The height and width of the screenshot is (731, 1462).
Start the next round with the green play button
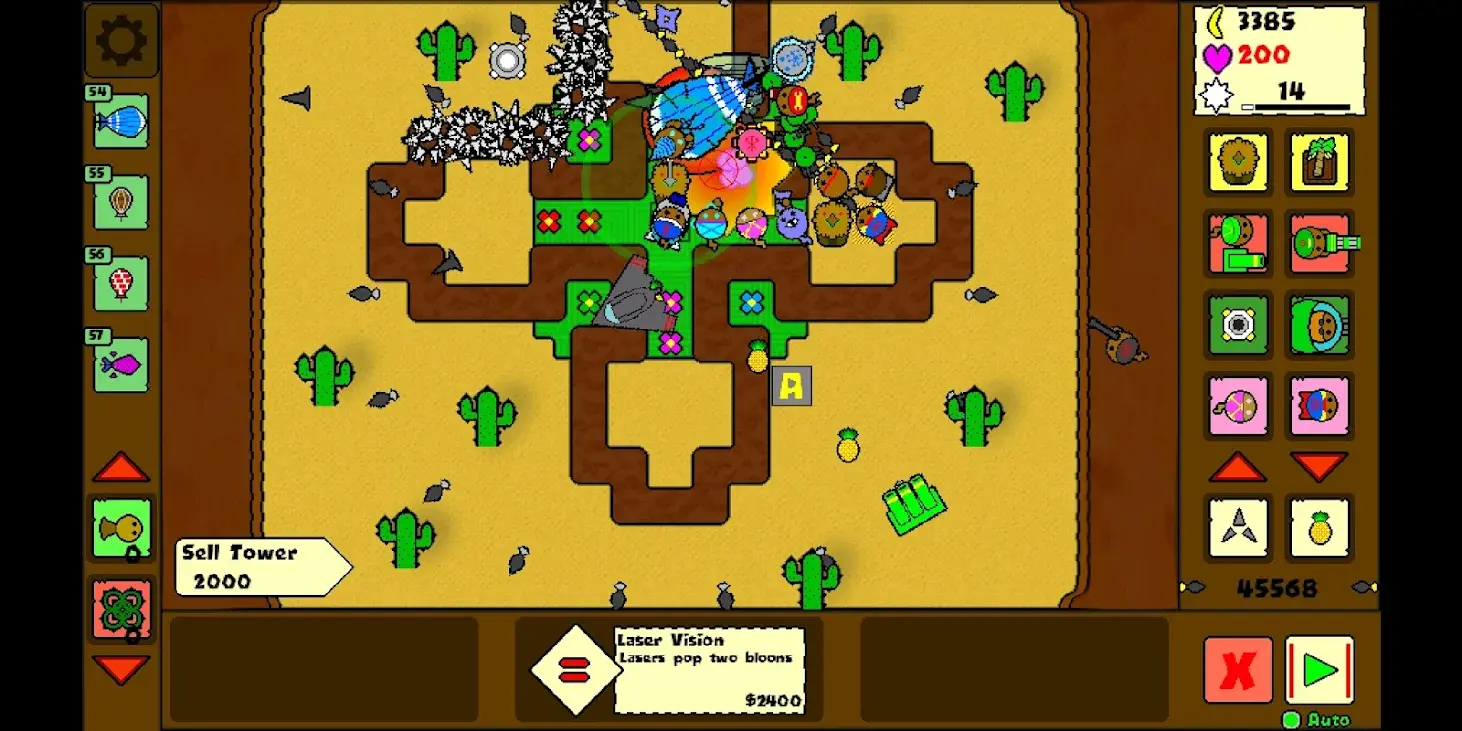pyautogui.click(x=1319, y=669)
